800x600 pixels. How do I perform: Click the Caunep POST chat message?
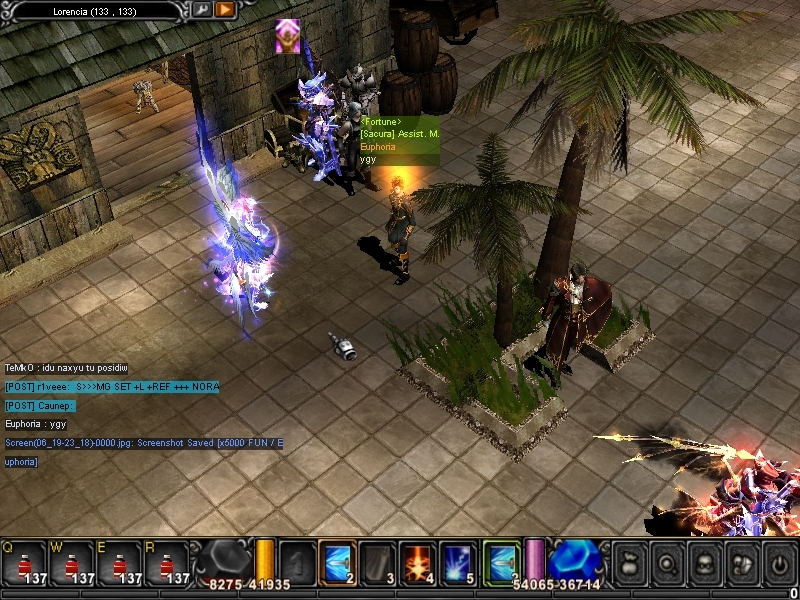point(40,406)
